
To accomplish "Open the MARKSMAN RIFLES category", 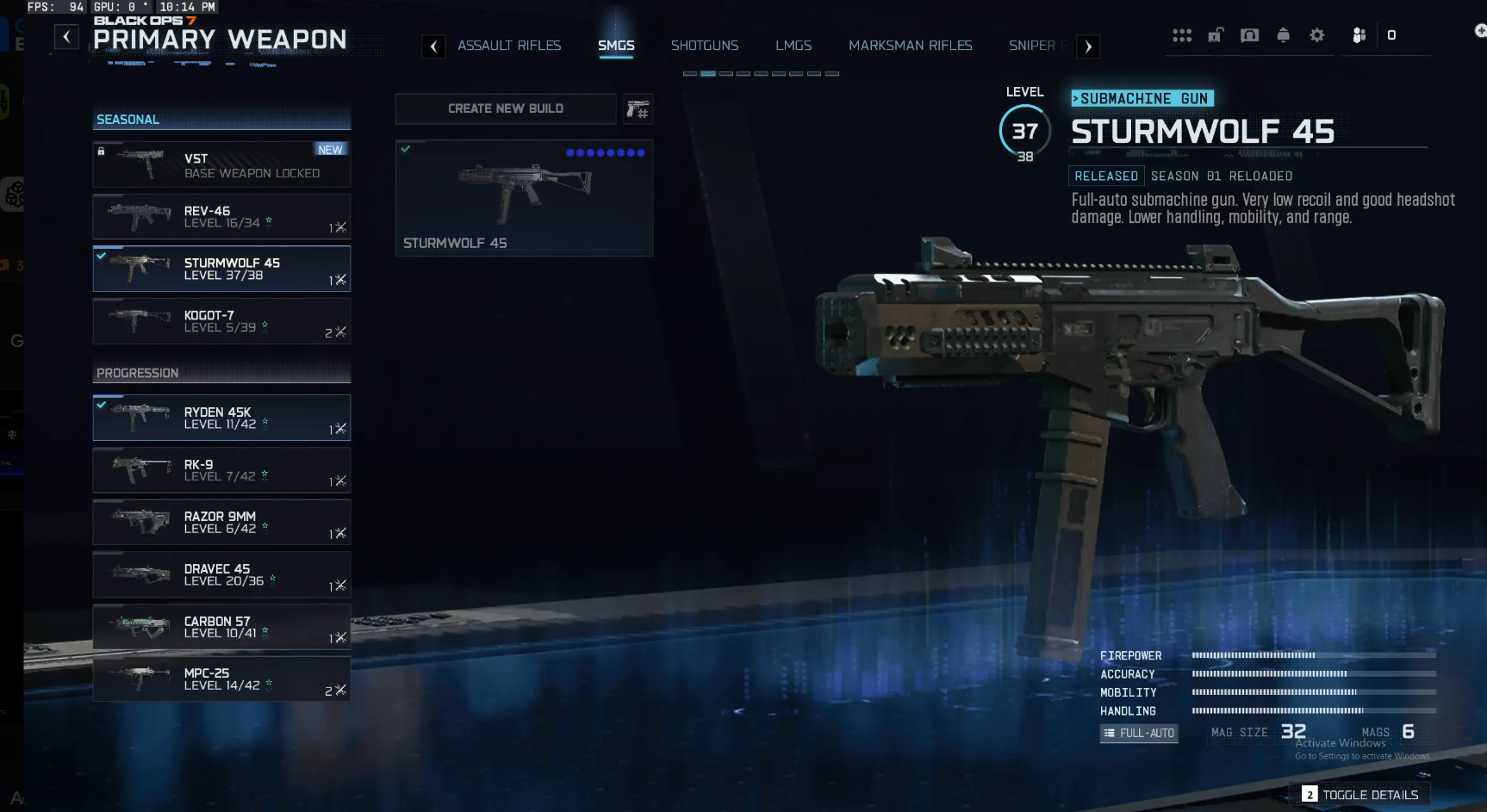I will (910, 46).
